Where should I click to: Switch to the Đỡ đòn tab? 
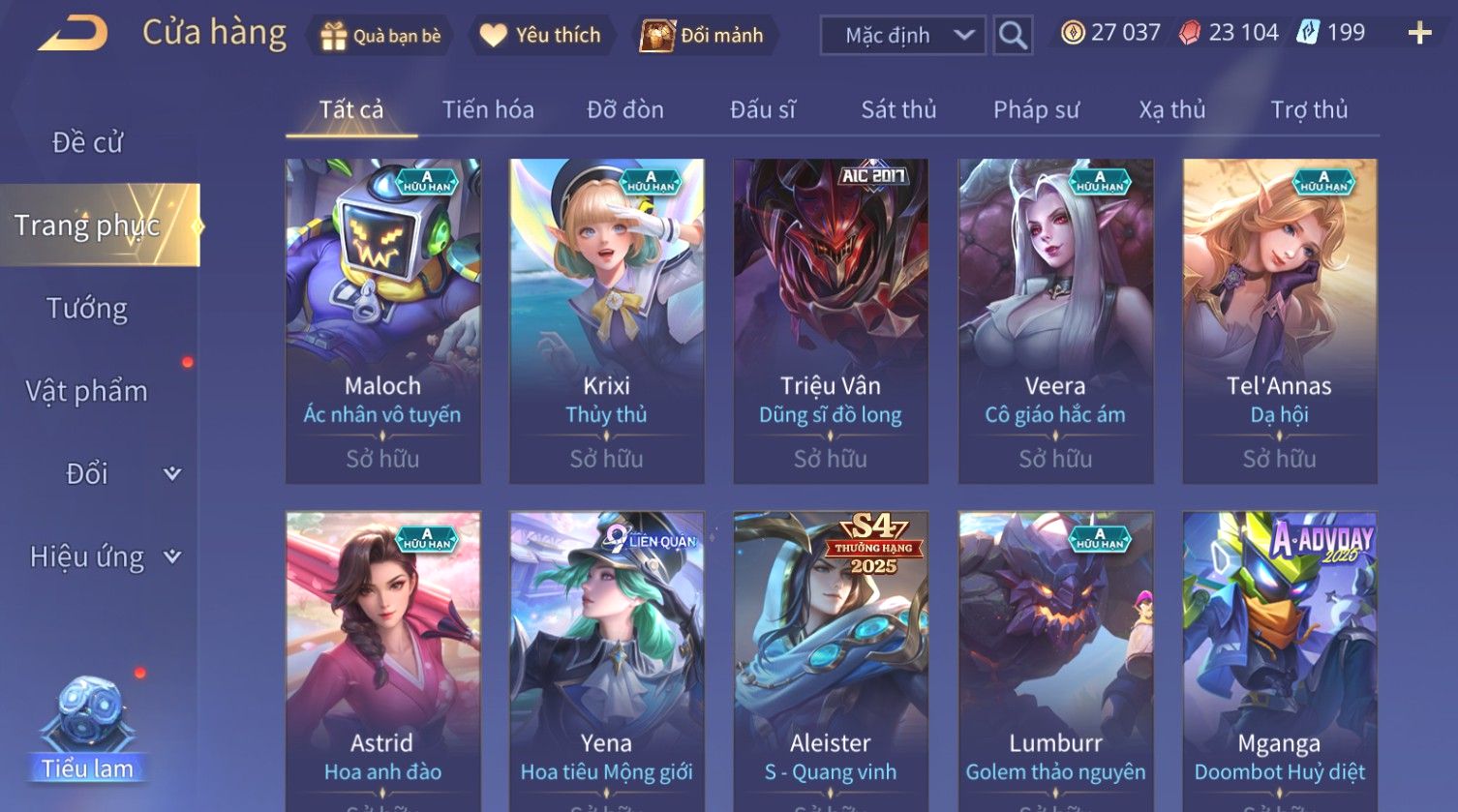click(625, 109)
